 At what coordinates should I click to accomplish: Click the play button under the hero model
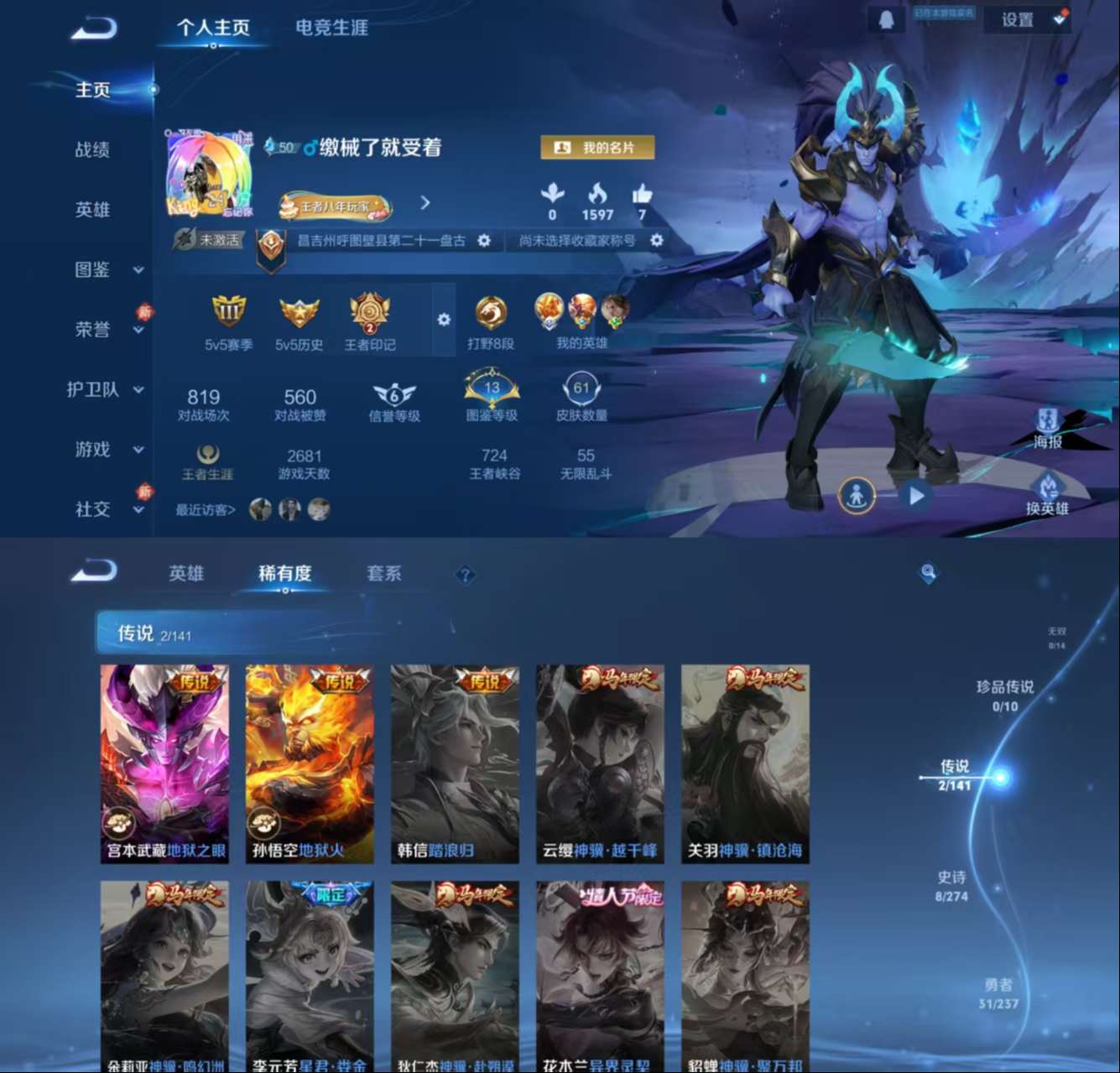[914, 496]
